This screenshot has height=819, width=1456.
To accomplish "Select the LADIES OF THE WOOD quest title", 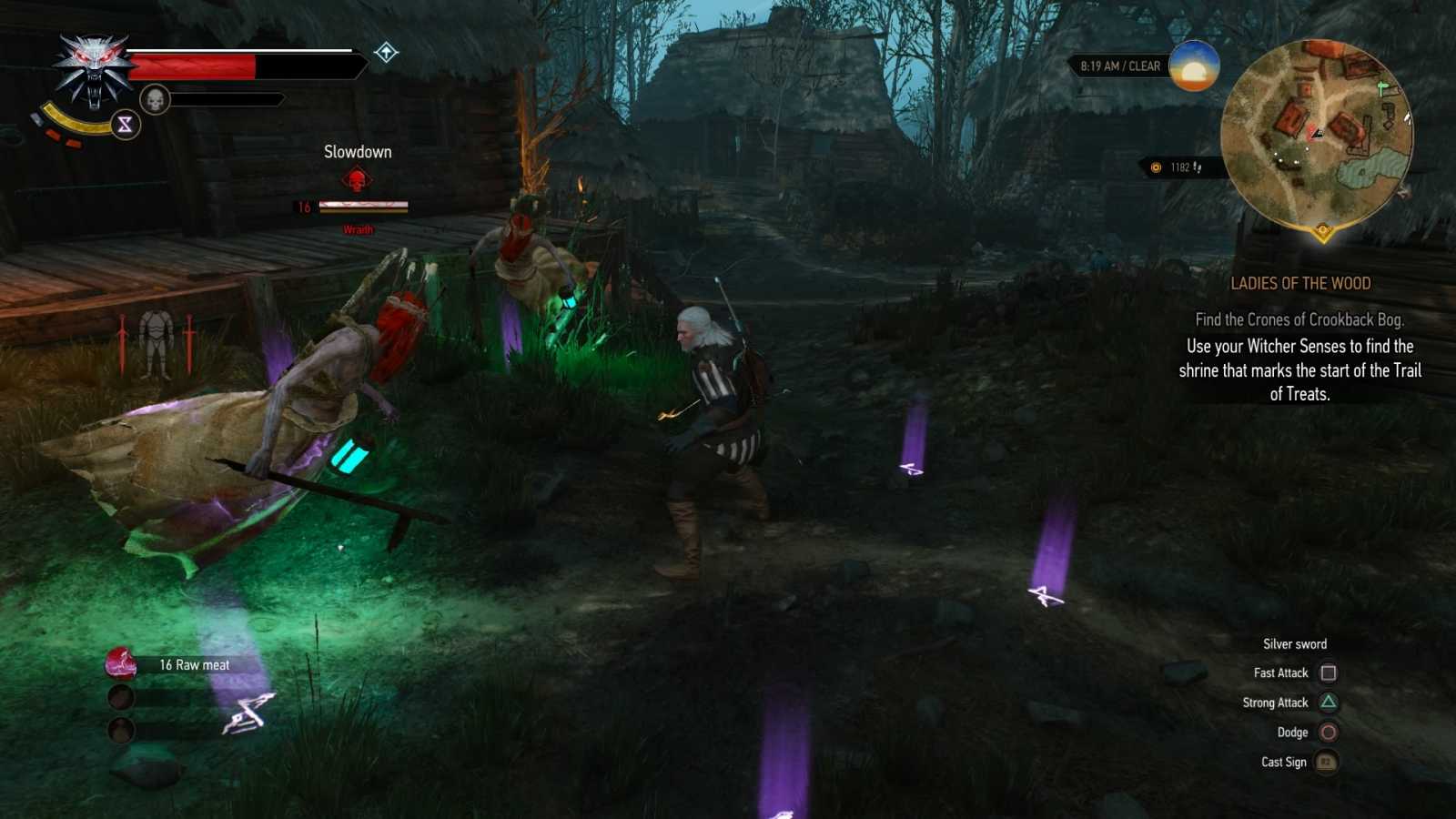I will coord(1303,283).
